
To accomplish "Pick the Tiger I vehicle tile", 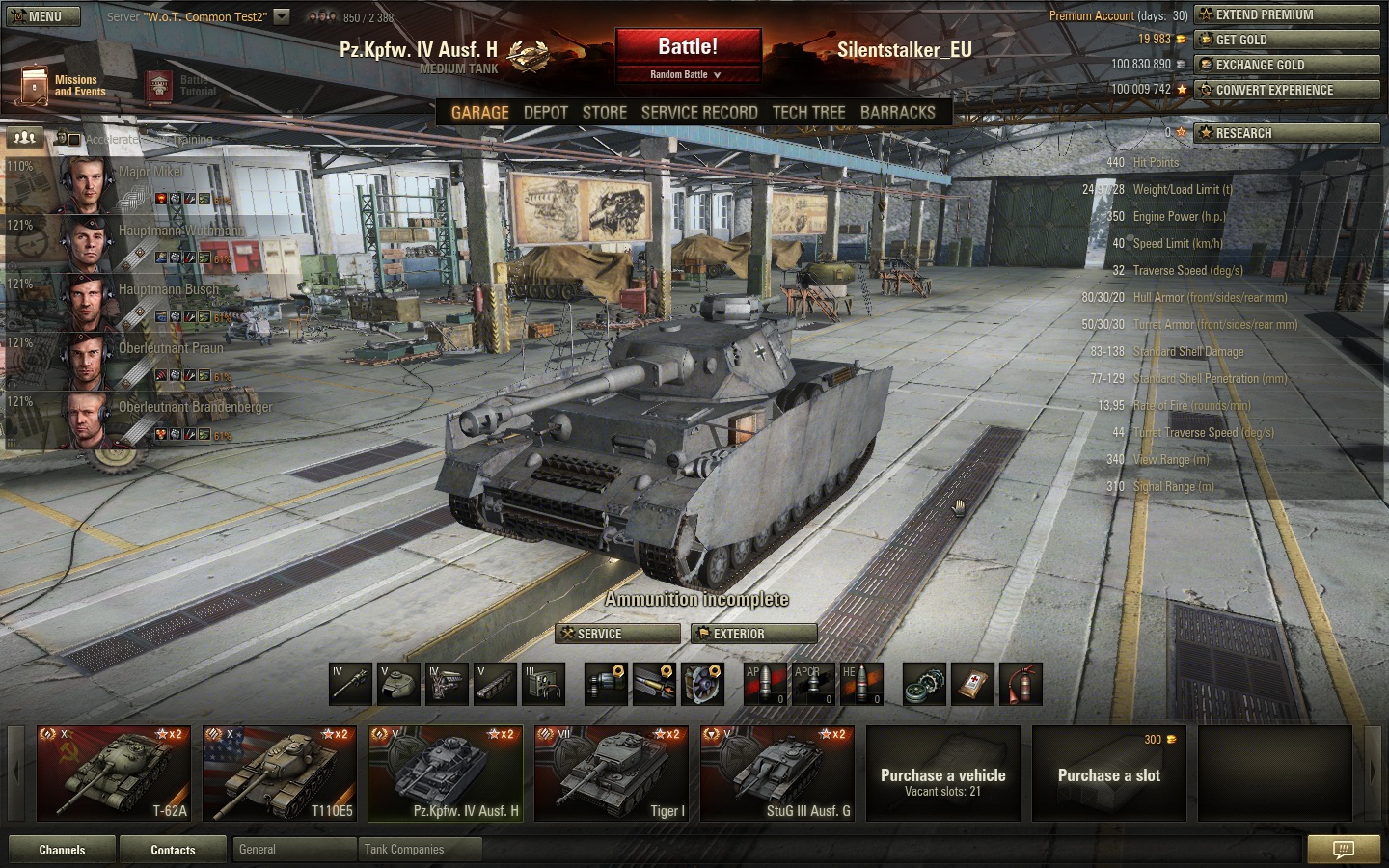I will (612, 773).
